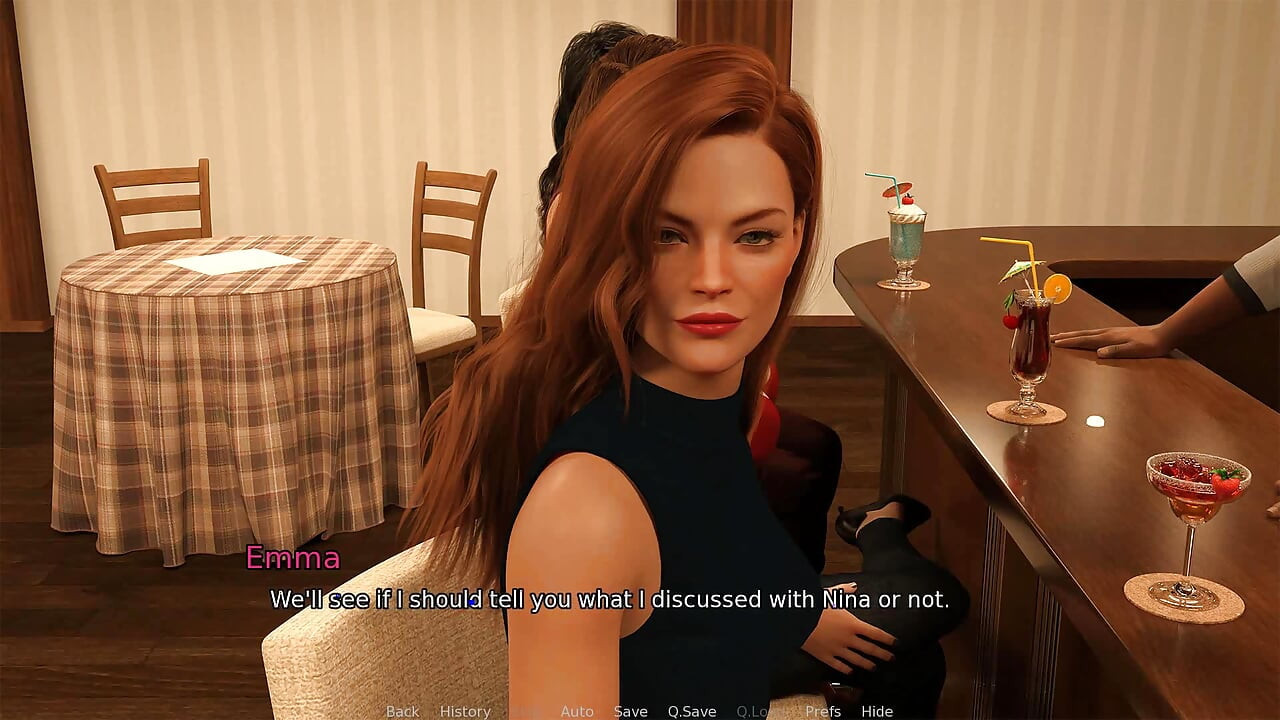Open the History screen
1280x720 pixels.
coord(465,711)
